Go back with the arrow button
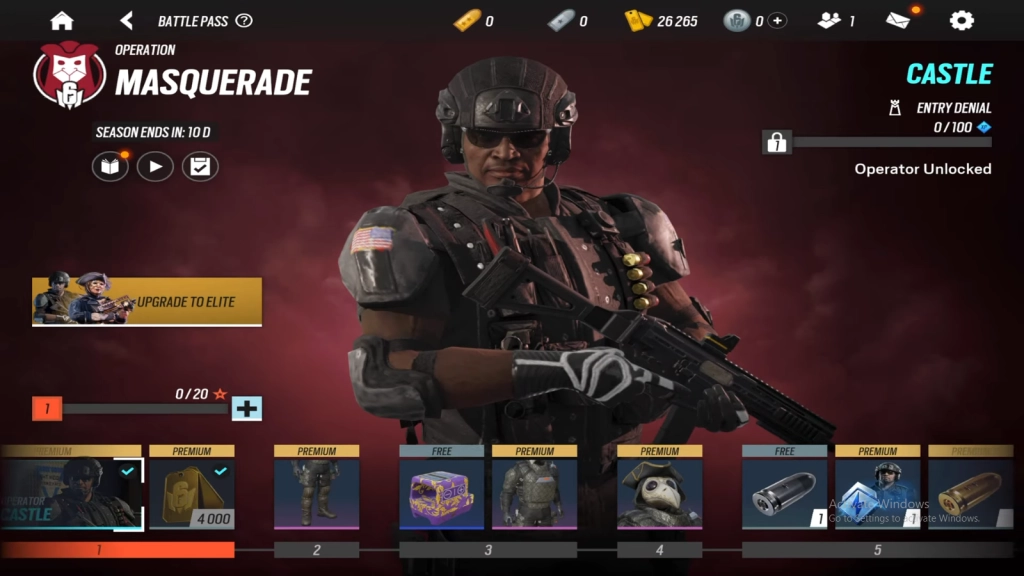 coord(126,20)
